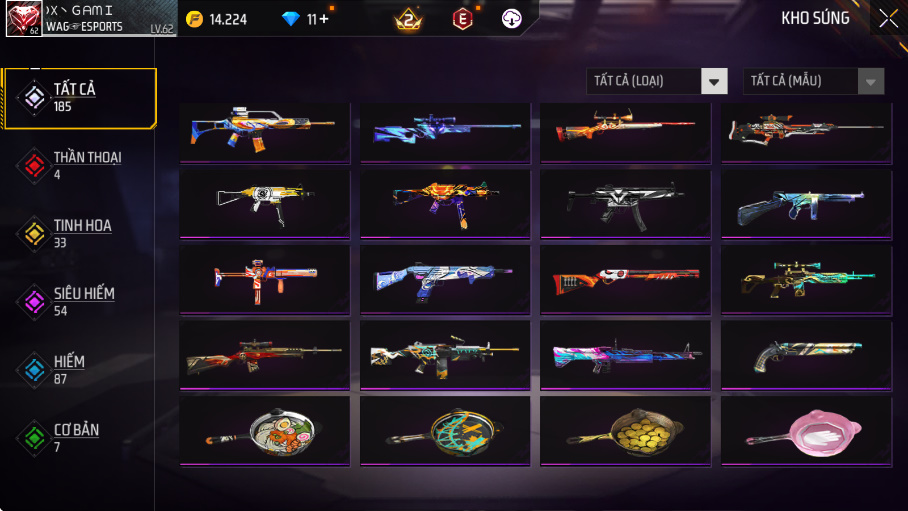This screenshot has height=511, width=908.
Task: Click the gold coin balance icon
Action: coord(194,19)
